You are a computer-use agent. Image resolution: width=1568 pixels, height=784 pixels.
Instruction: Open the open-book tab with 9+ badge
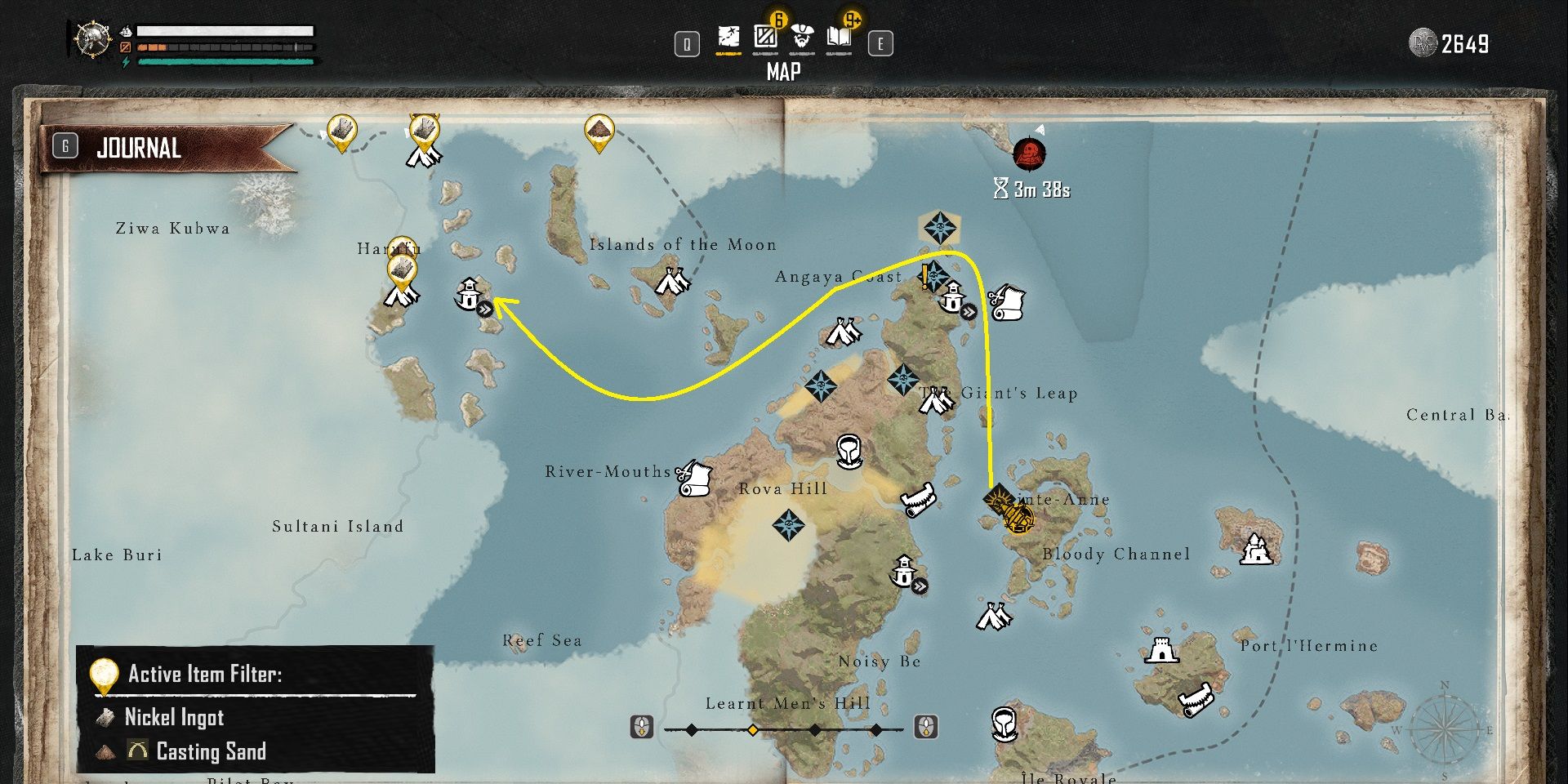839,38
